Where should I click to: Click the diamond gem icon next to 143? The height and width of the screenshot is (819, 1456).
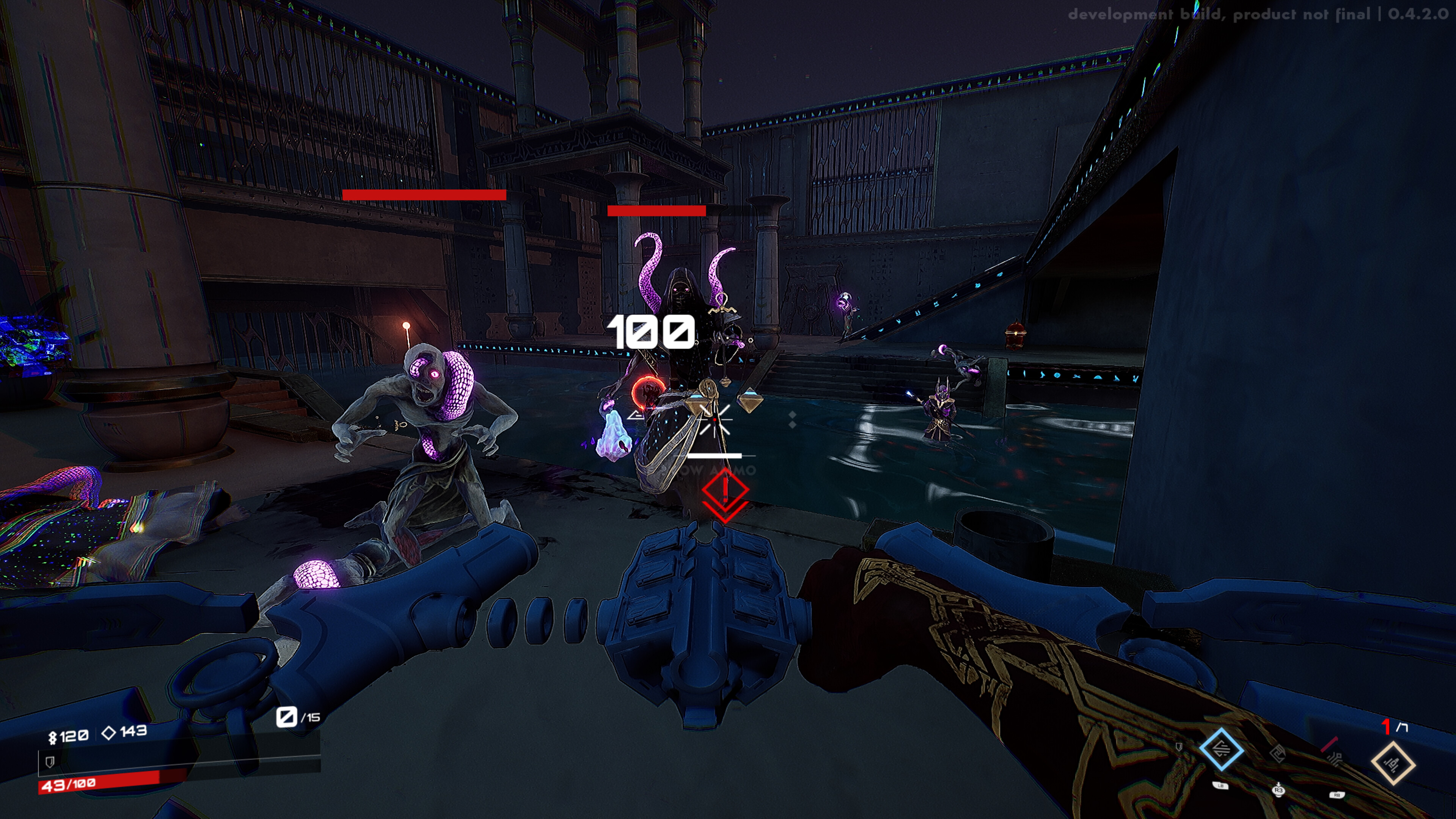click(x=109, y=733)
